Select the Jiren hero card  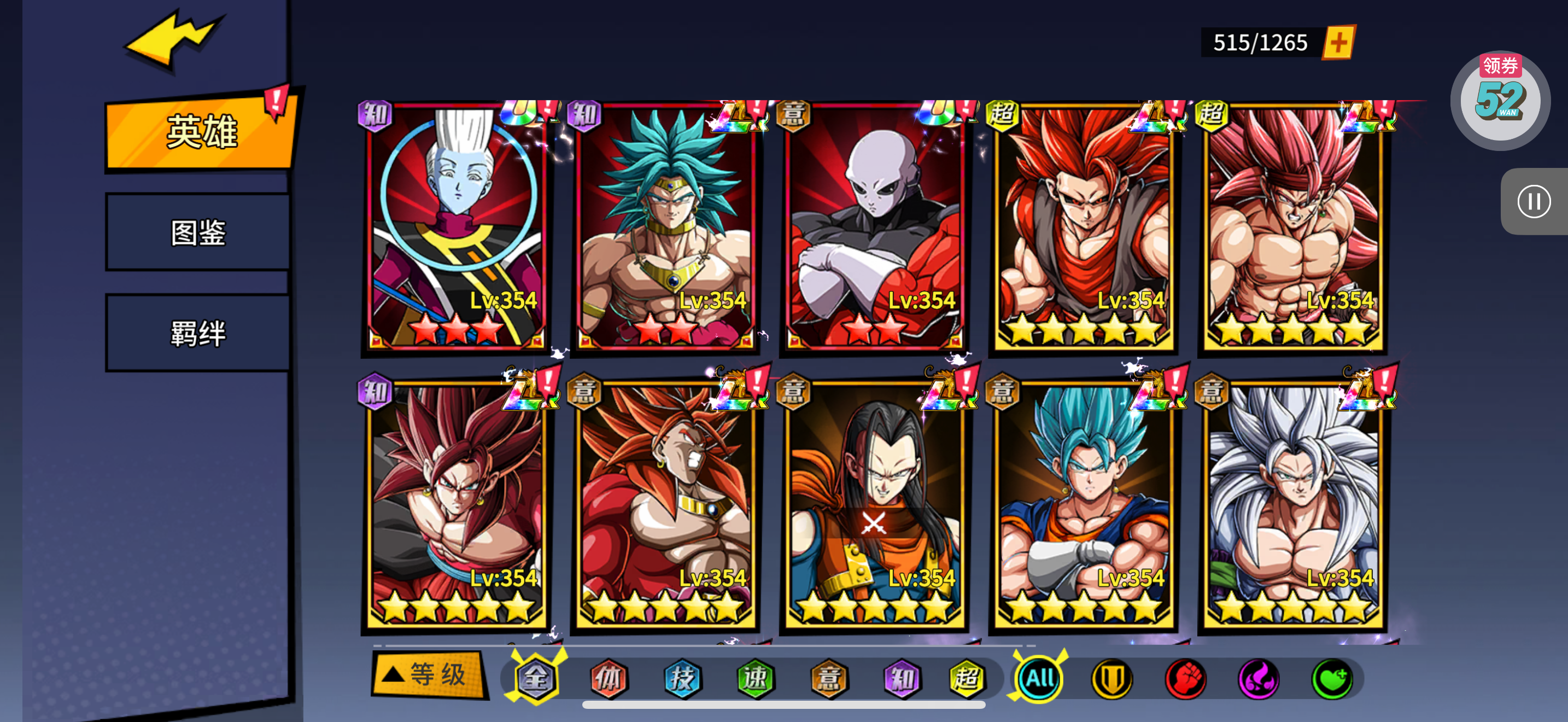pos(875,226)
